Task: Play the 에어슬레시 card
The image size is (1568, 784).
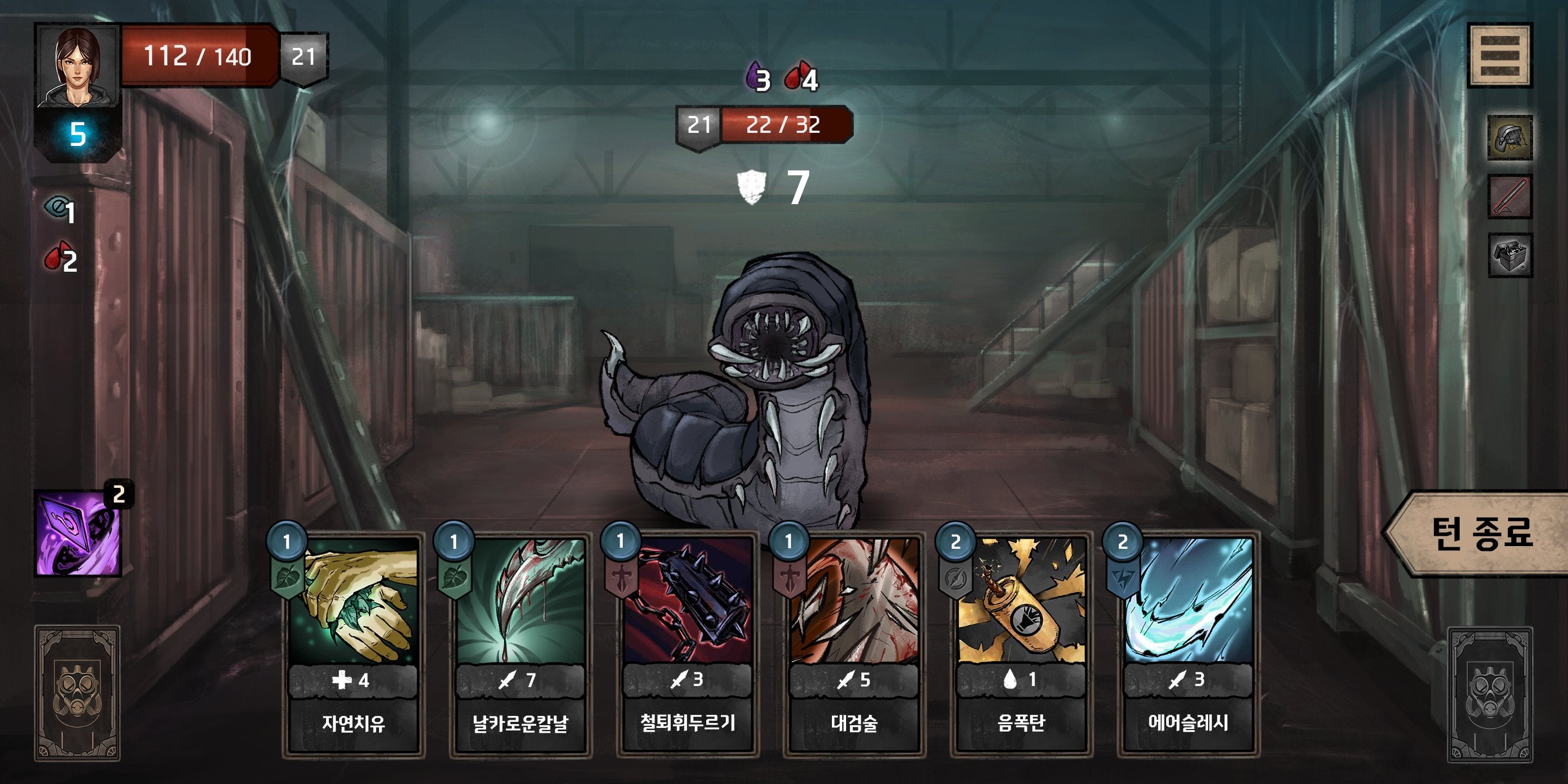Action: 1188,645
